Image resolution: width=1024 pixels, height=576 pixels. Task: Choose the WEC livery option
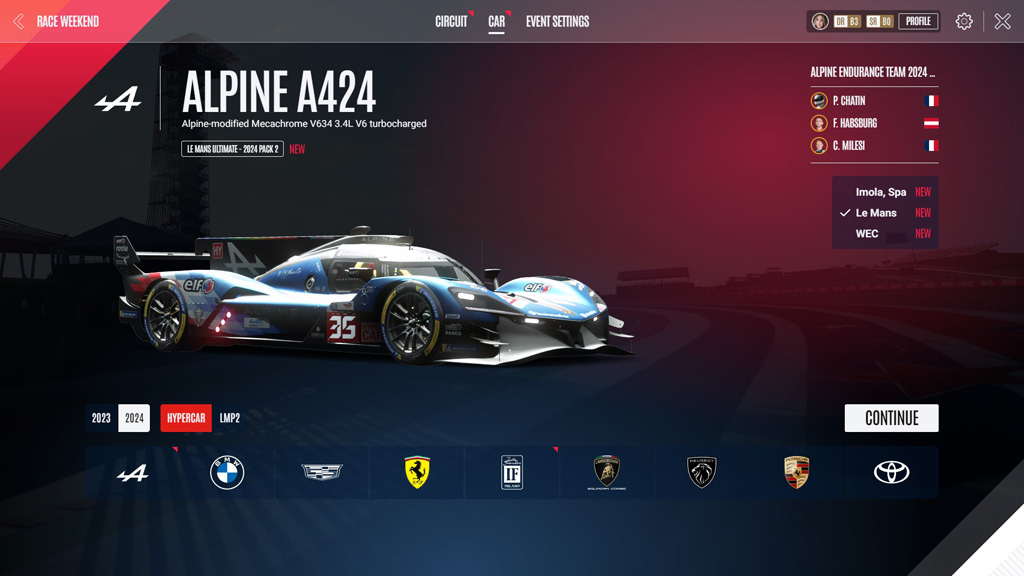867,234
